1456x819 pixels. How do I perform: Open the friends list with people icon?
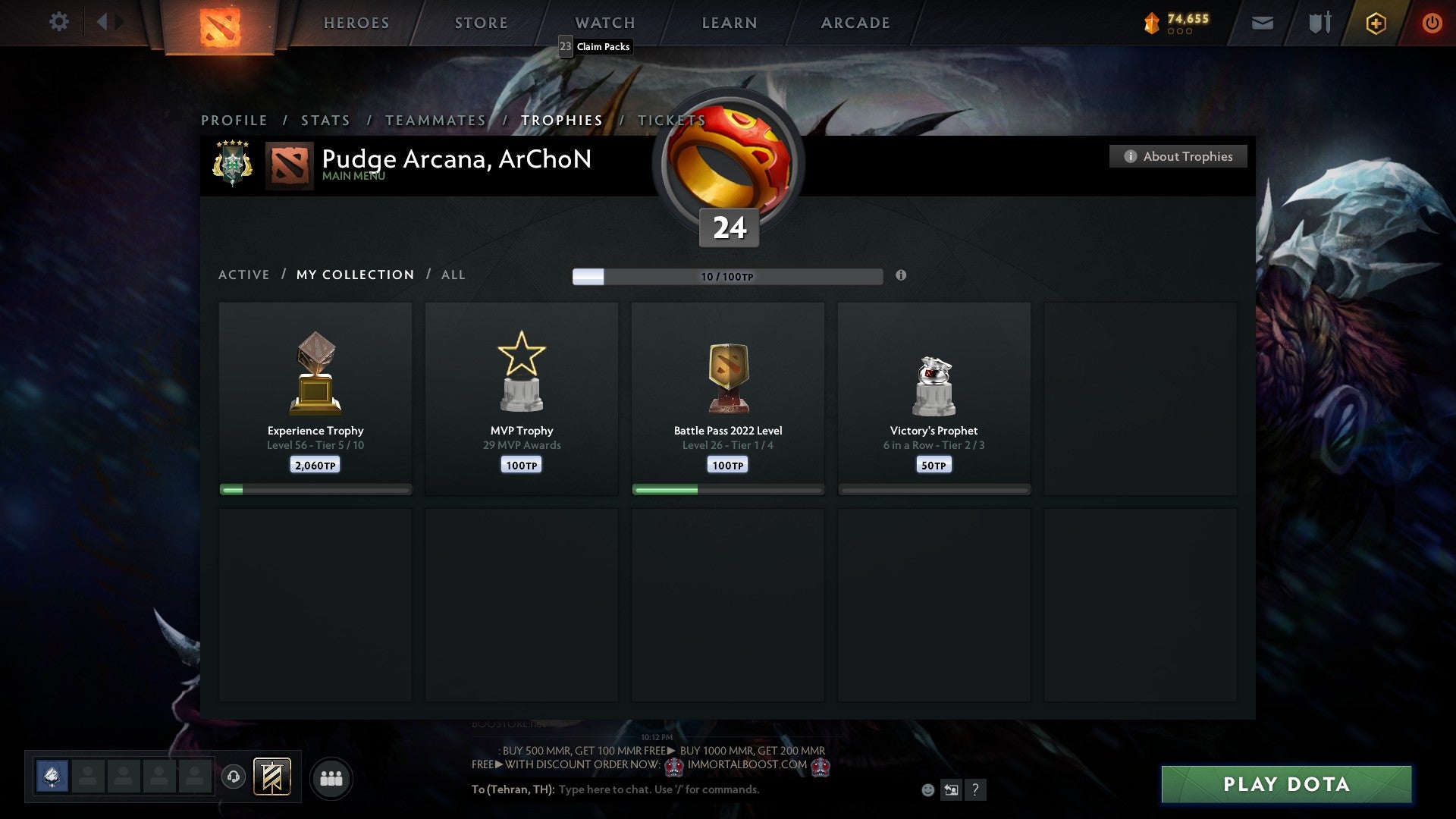point(331,777)
